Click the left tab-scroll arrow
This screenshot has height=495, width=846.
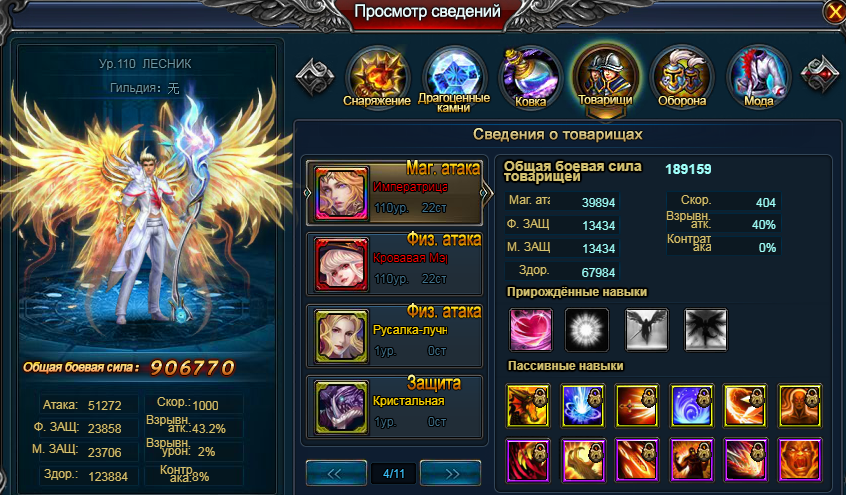[315, 73]
